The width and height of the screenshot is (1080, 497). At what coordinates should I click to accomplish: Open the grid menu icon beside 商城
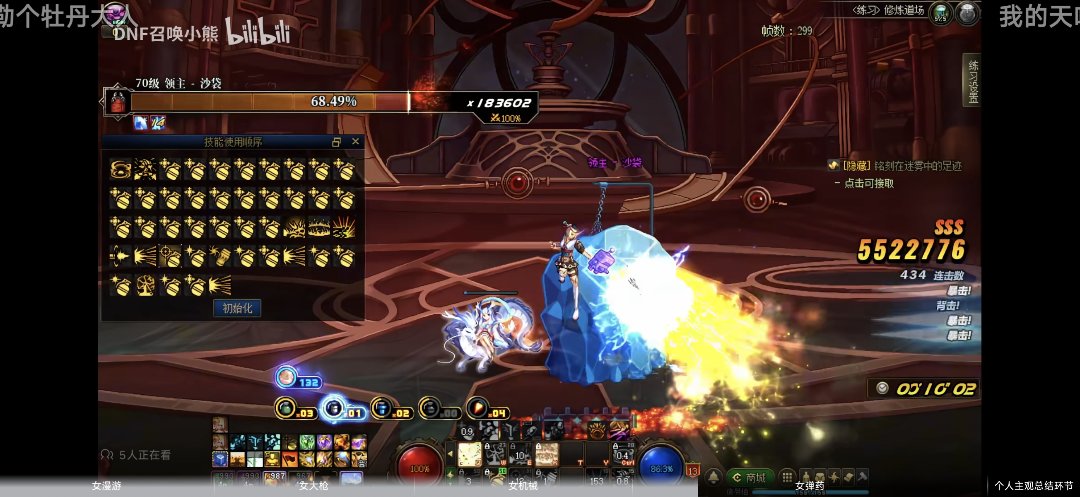(787, 478)
